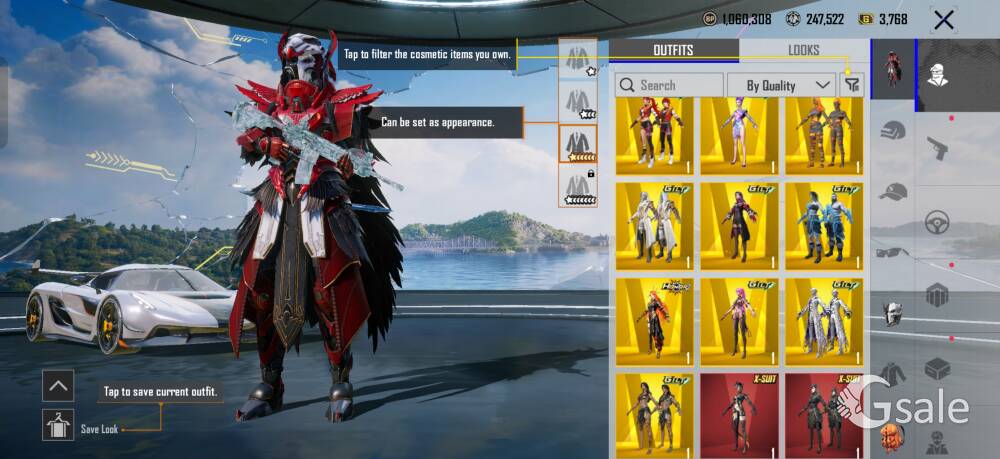Select the red X-Suit outfit with single character

point(740,412)
